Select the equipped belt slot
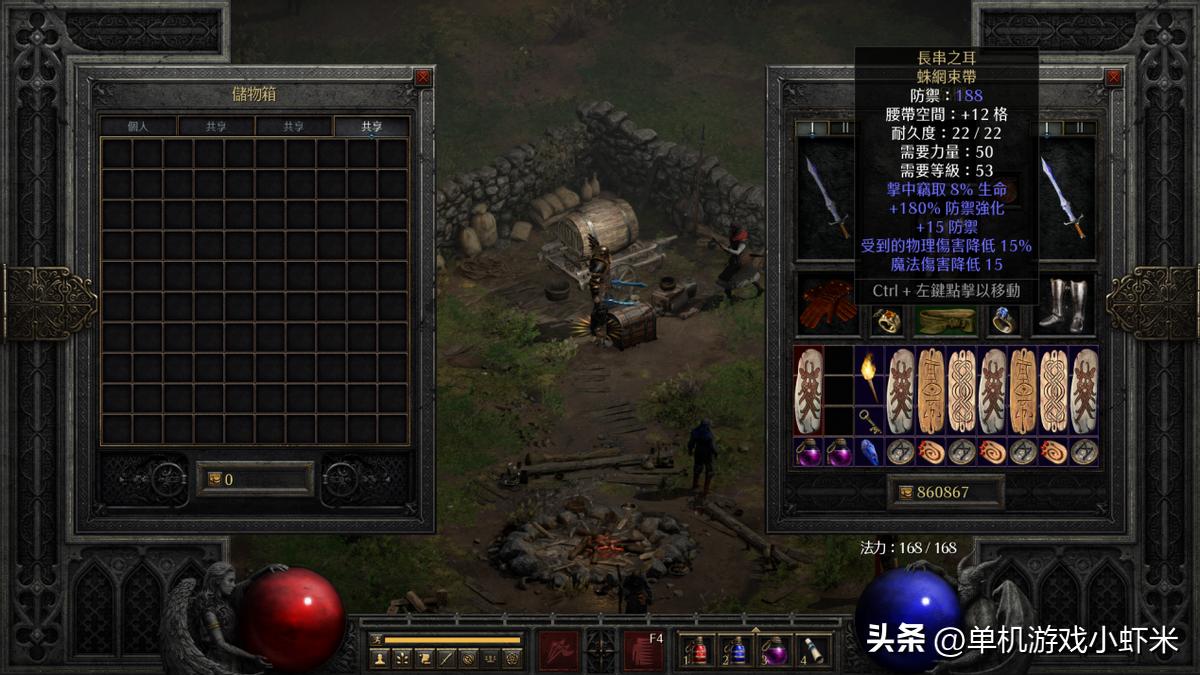The width and height of the screenshot is (1200, 675). (945, 320)
